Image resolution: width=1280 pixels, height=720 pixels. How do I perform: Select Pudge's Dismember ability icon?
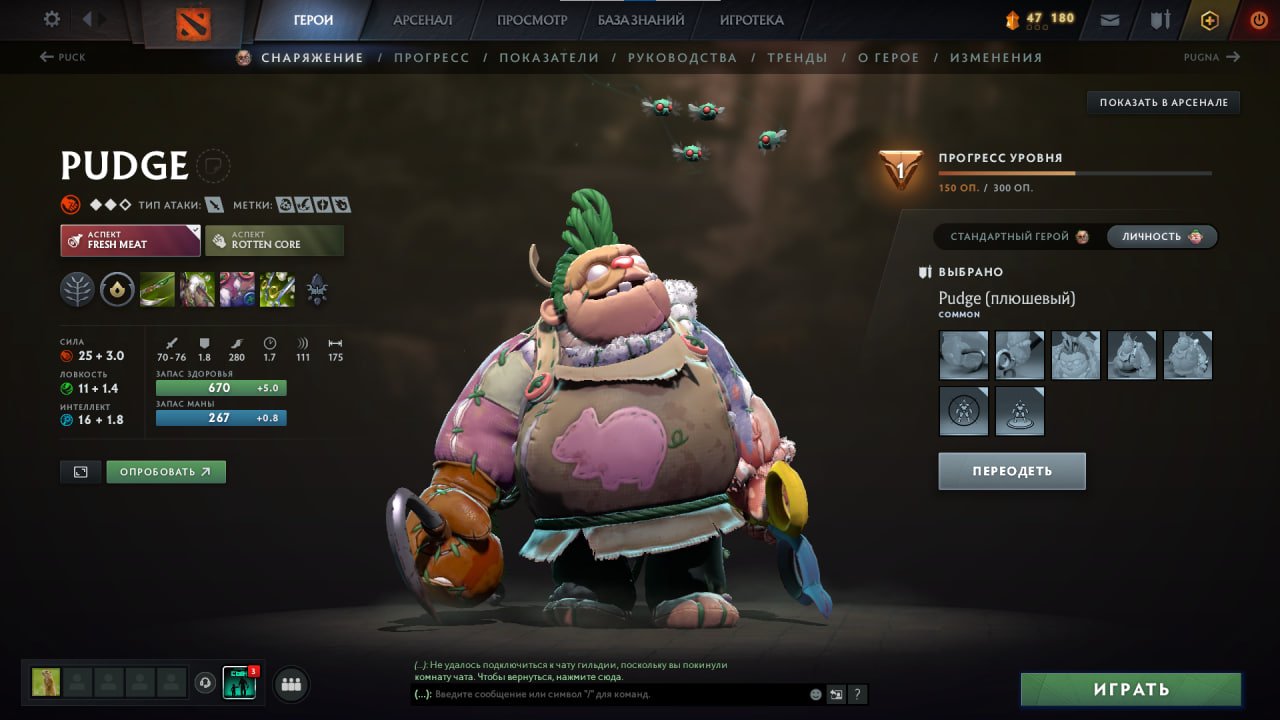(276, 290)
